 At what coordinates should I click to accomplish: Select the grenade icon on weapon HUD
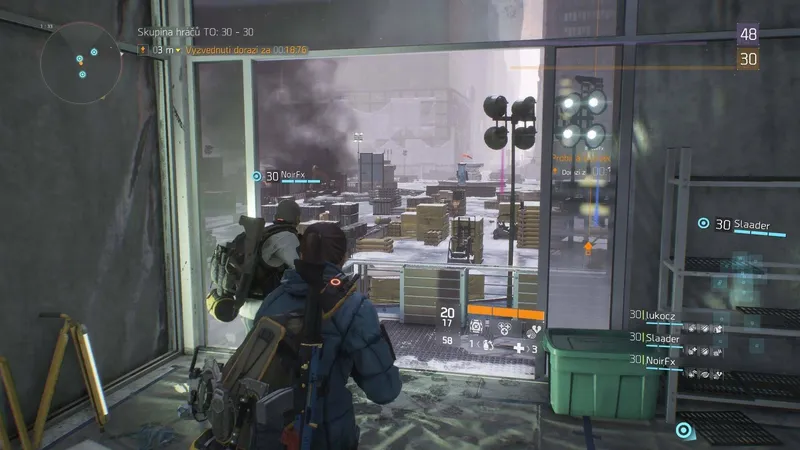click(x=487, y=343)
